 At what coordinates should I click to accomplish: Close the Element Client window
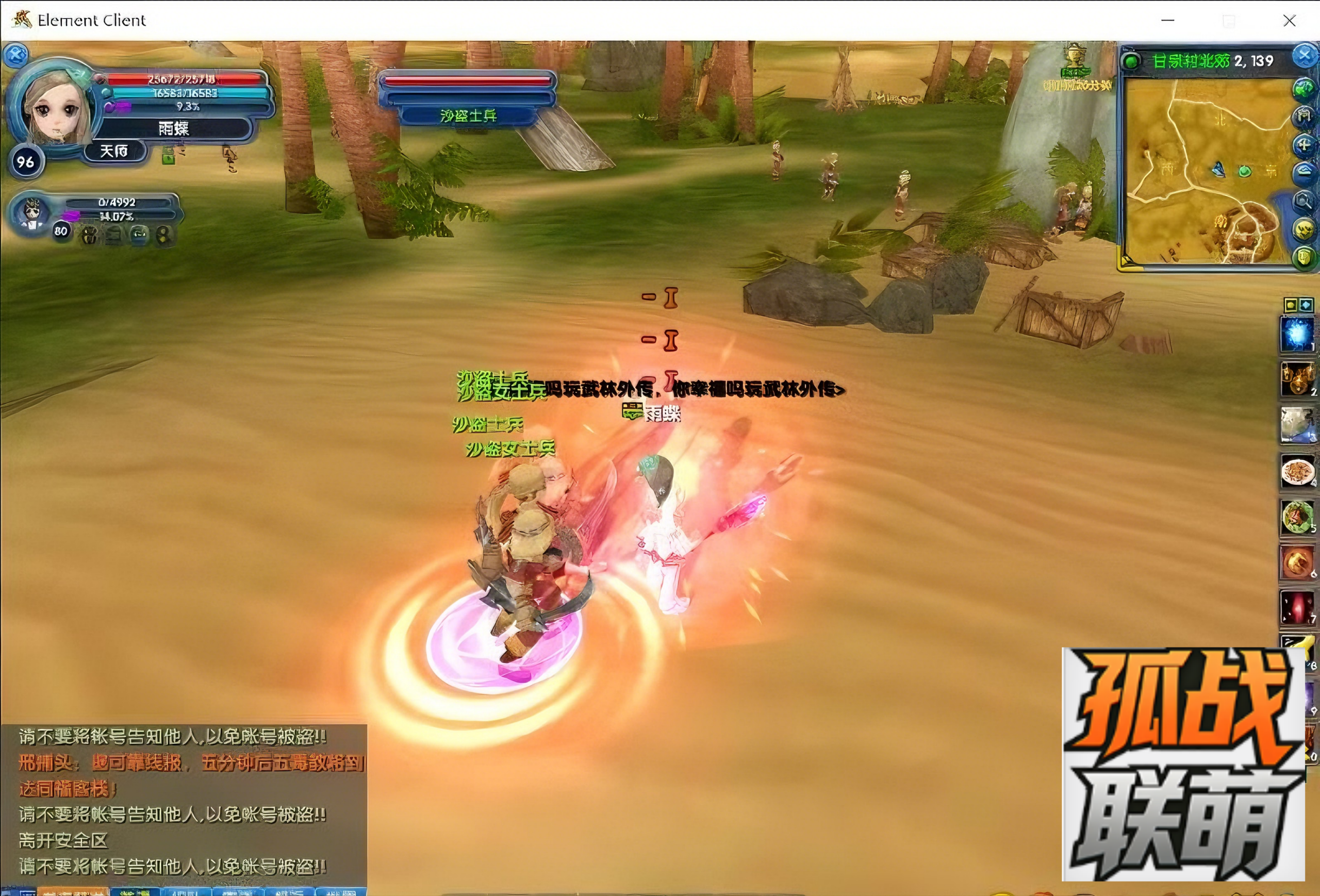click(x=1290, y=21)
